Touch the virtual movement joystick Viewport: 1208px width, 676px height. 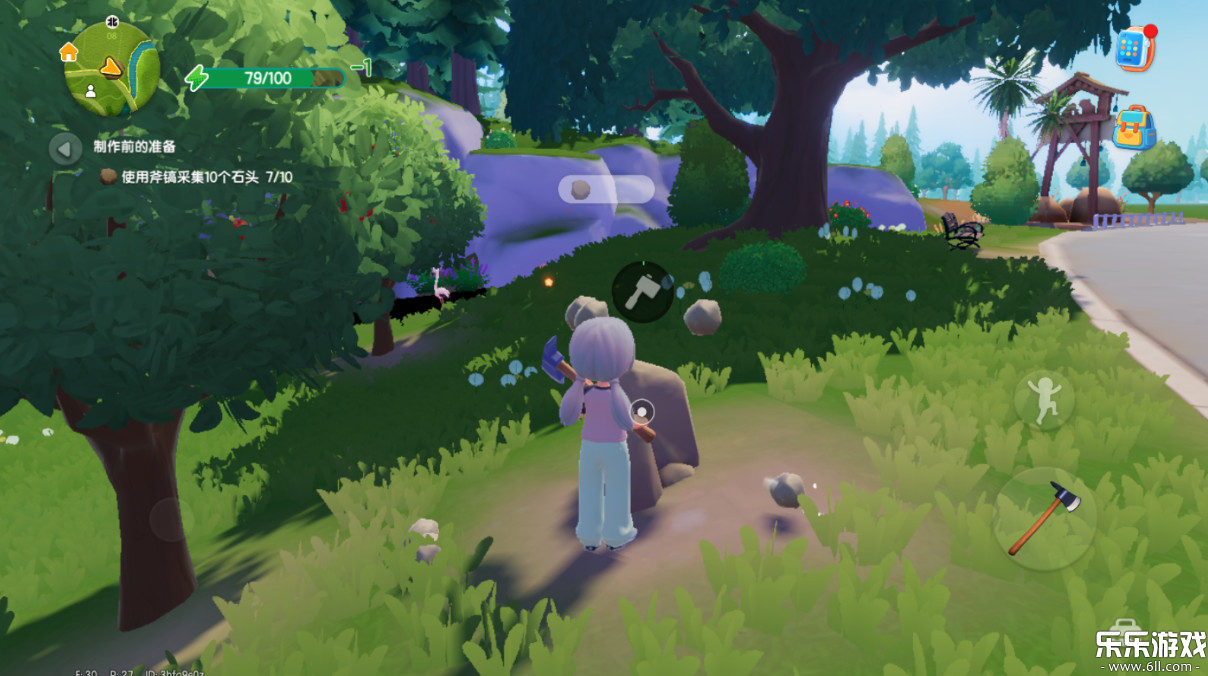171,519
